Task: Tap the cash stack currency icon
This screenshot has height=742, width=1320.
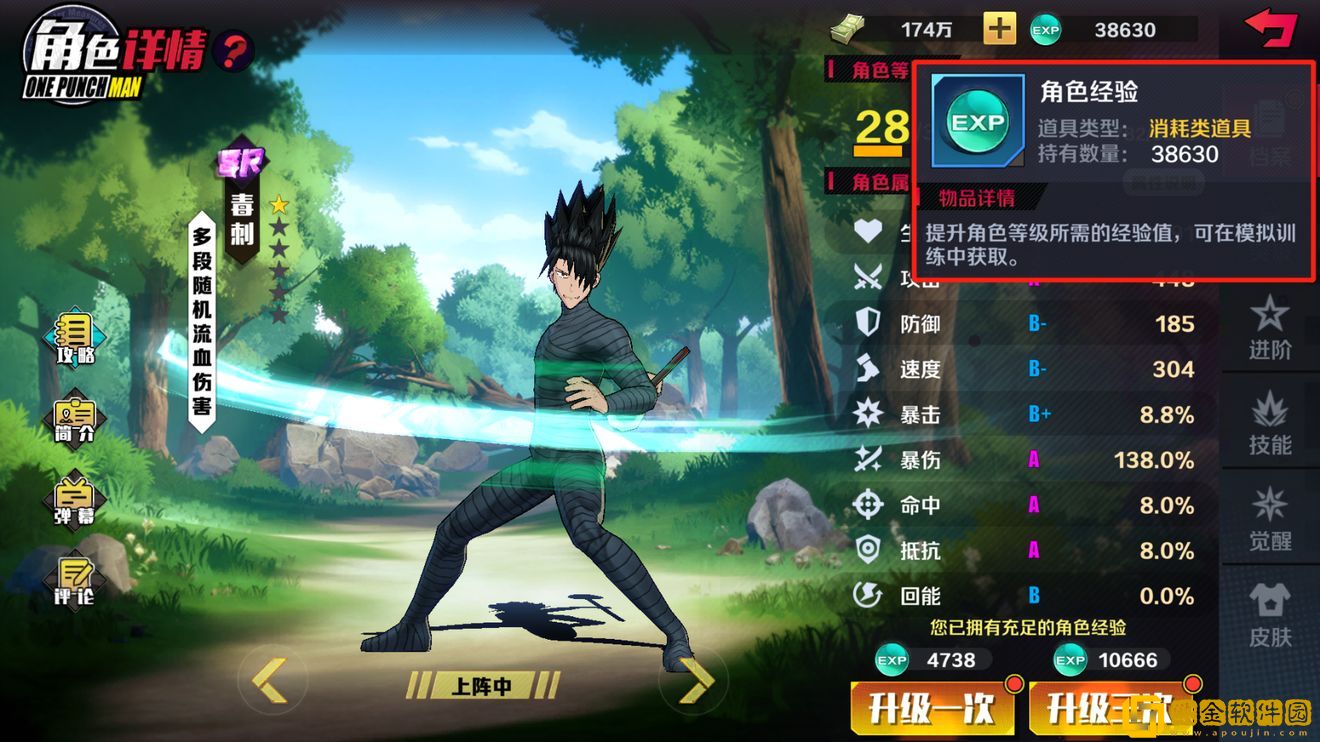Action: coord(848,29)
